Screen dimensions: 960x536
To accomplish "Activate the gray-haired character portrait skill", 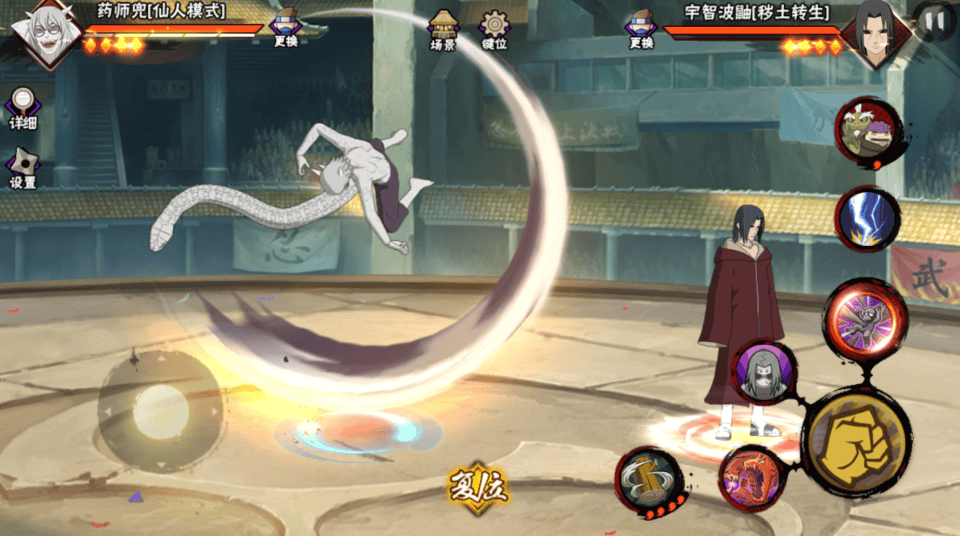I will pyautogui.click(x=765, y=373).
